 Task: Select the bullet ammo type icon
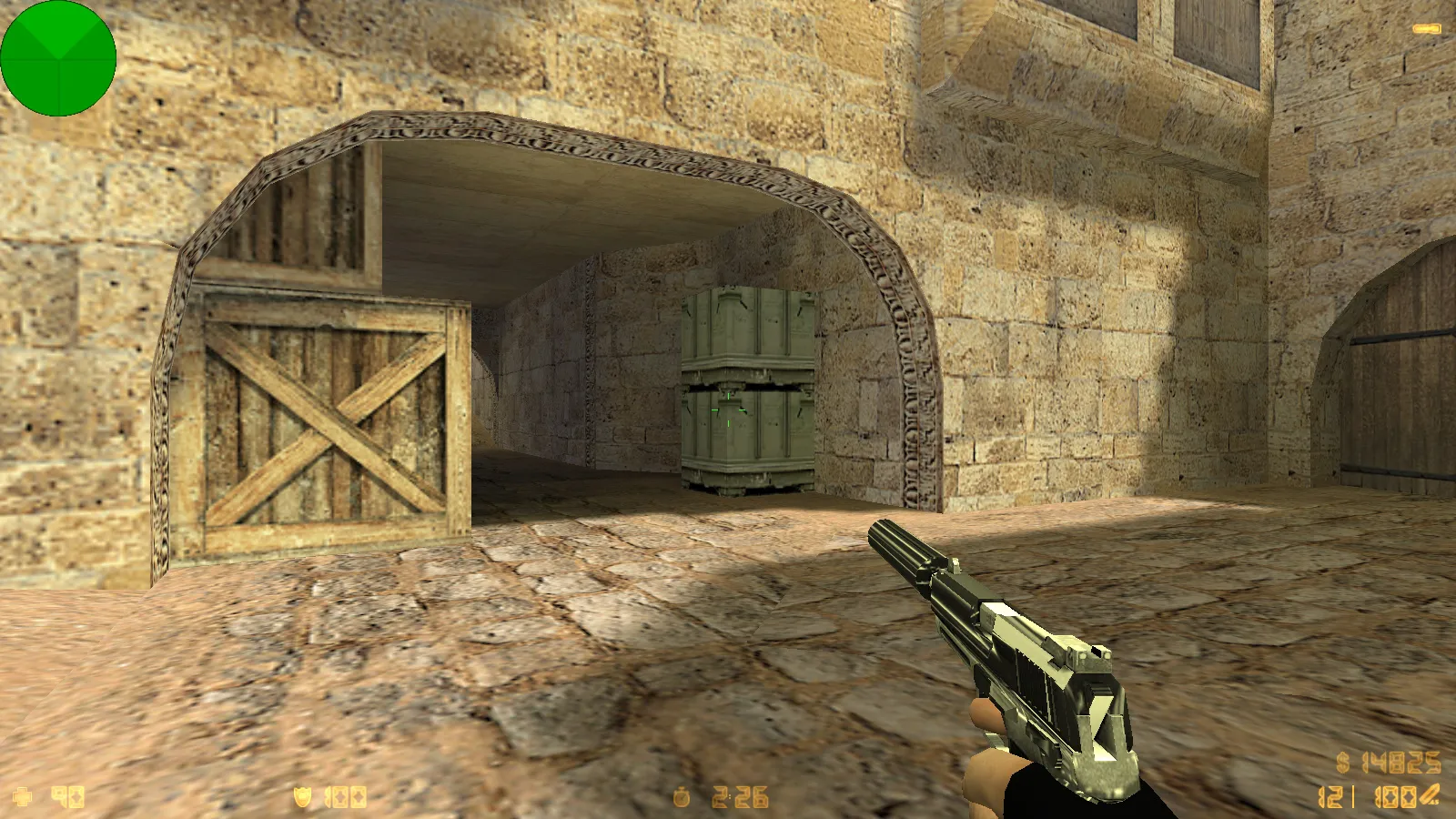coord(1430,795)
